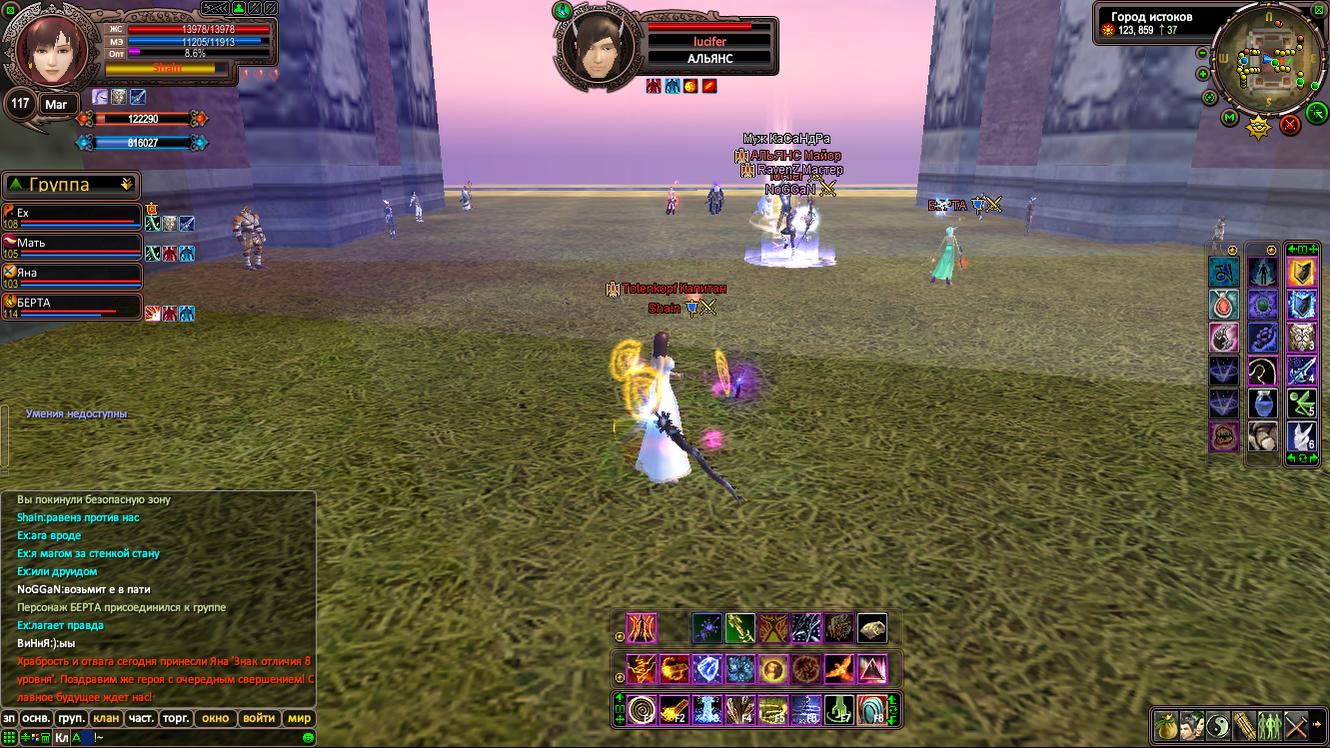Click the green M map button
The height and width of the screenshot is (748, 1330).
(x=1230, y=118)
